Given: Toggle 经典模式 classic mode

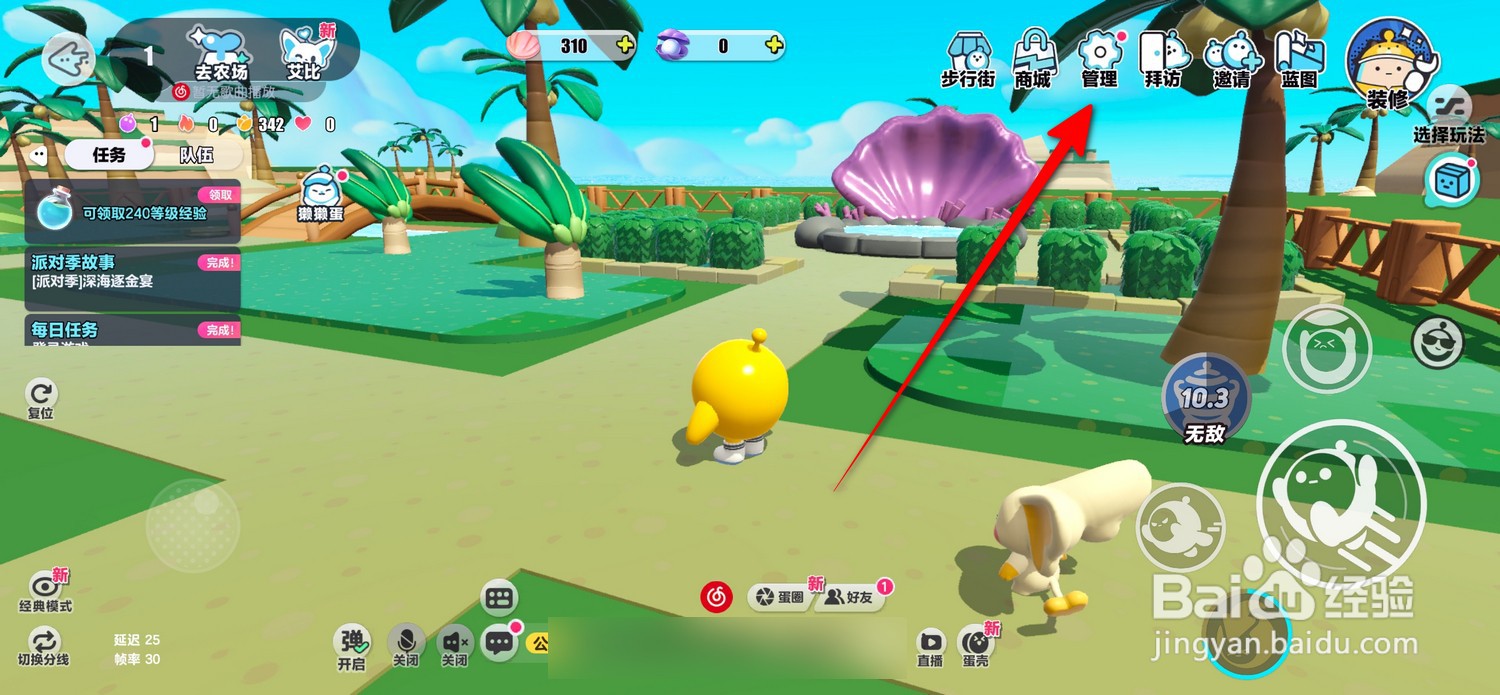Looking at the screenshot, I should tap(45, 590).
